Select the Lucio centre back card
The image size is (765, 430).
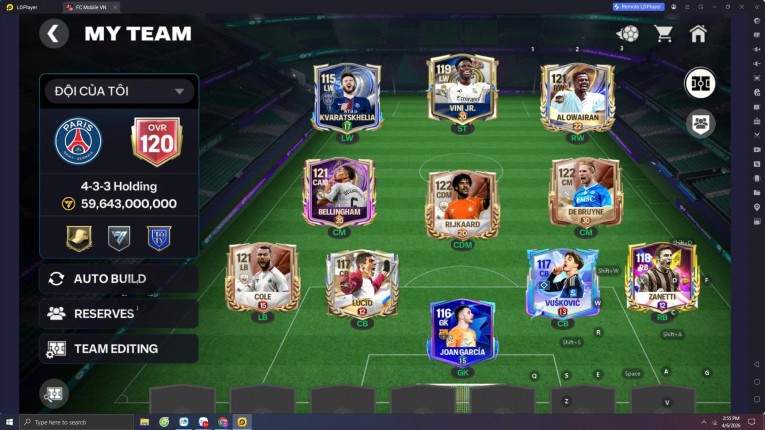tap(362, 283)
